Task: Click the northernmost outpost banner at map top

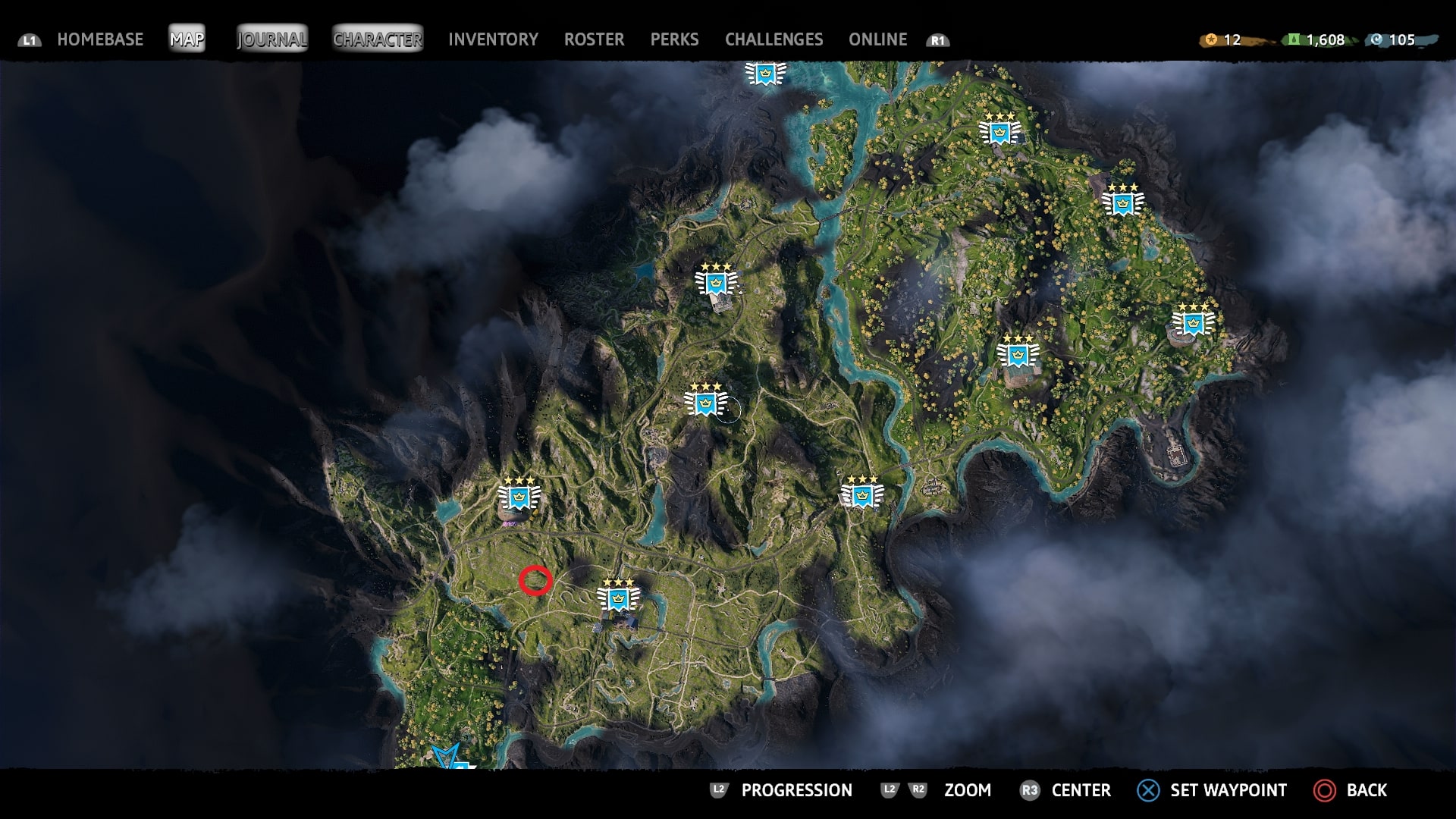Action: pos(764,74)
